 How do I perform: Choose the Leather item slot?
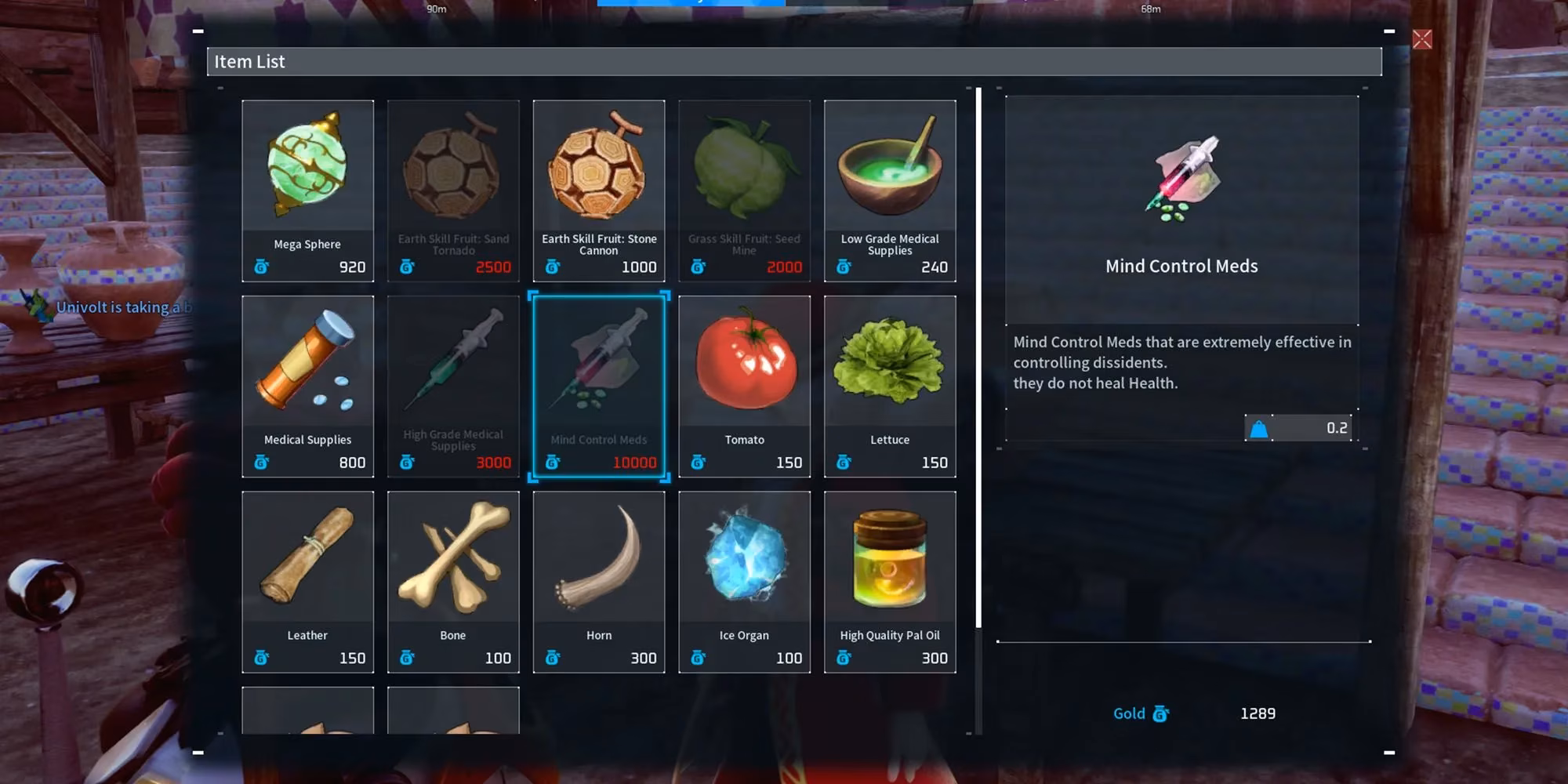[x=307, y=582]
